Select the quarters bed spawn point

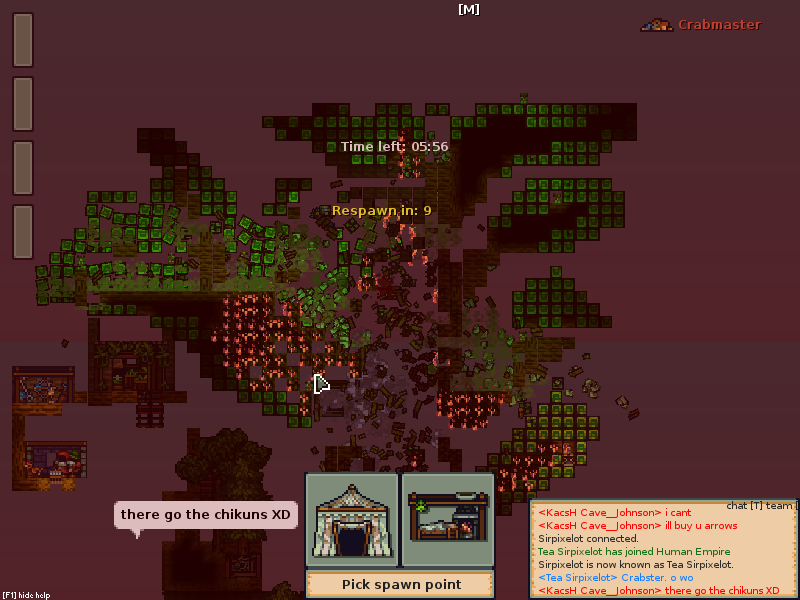point(447,520)
